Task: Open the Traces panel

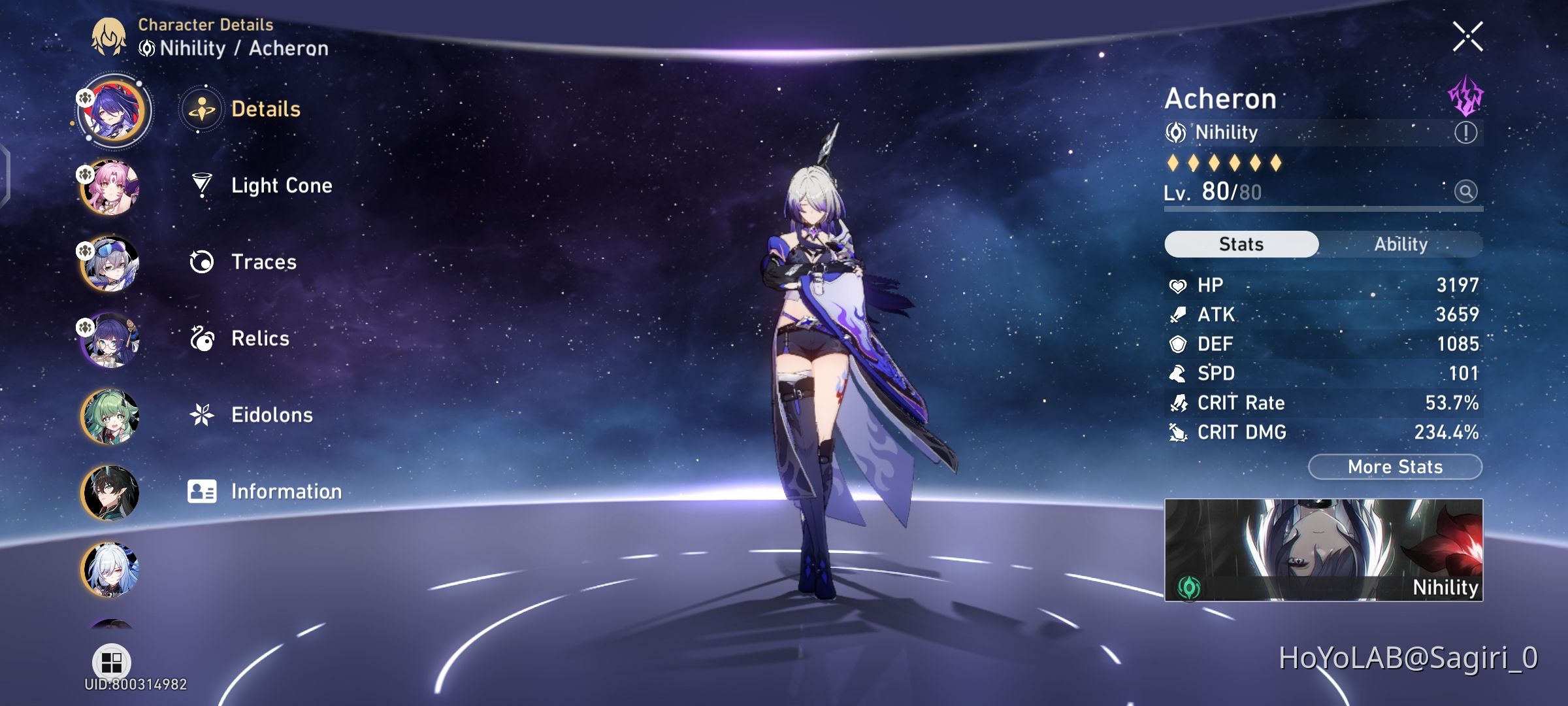Action: coord(263,262)
